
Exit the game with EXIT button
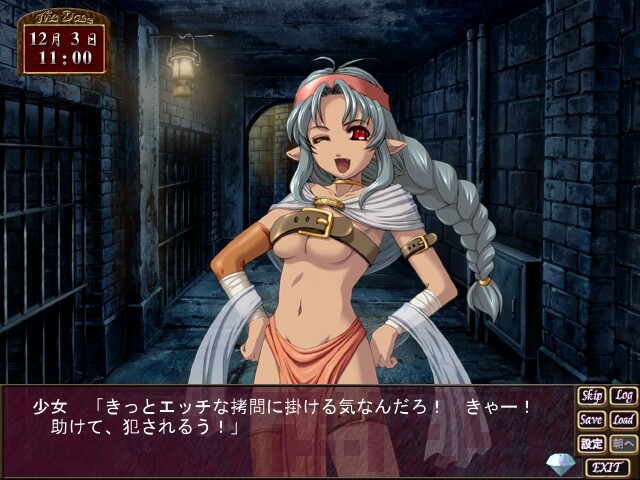[608, 467]
